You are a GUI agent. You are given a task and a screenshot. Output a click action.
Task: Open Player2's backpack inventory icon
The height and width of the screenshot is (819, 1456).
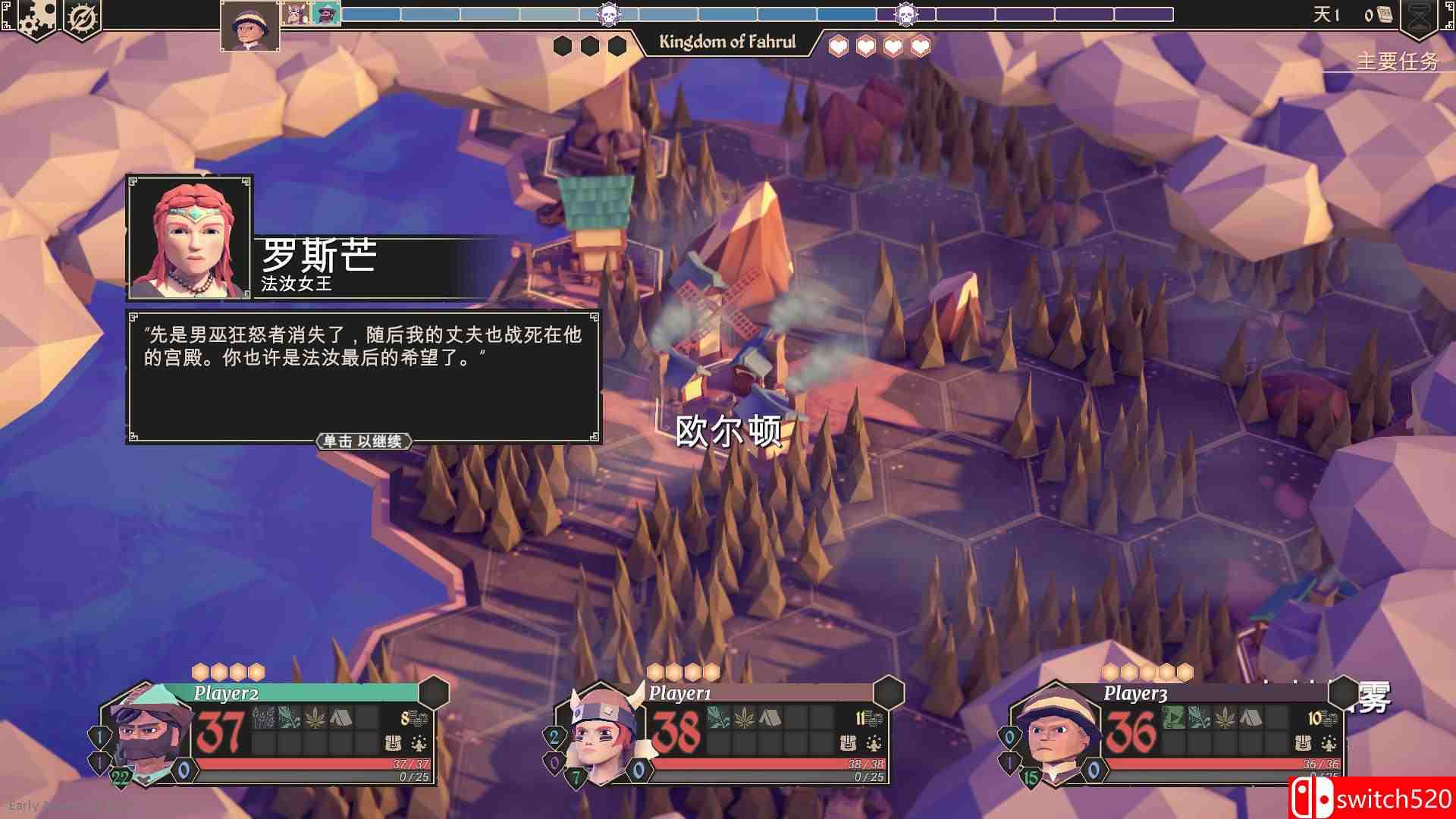(393, 744)
